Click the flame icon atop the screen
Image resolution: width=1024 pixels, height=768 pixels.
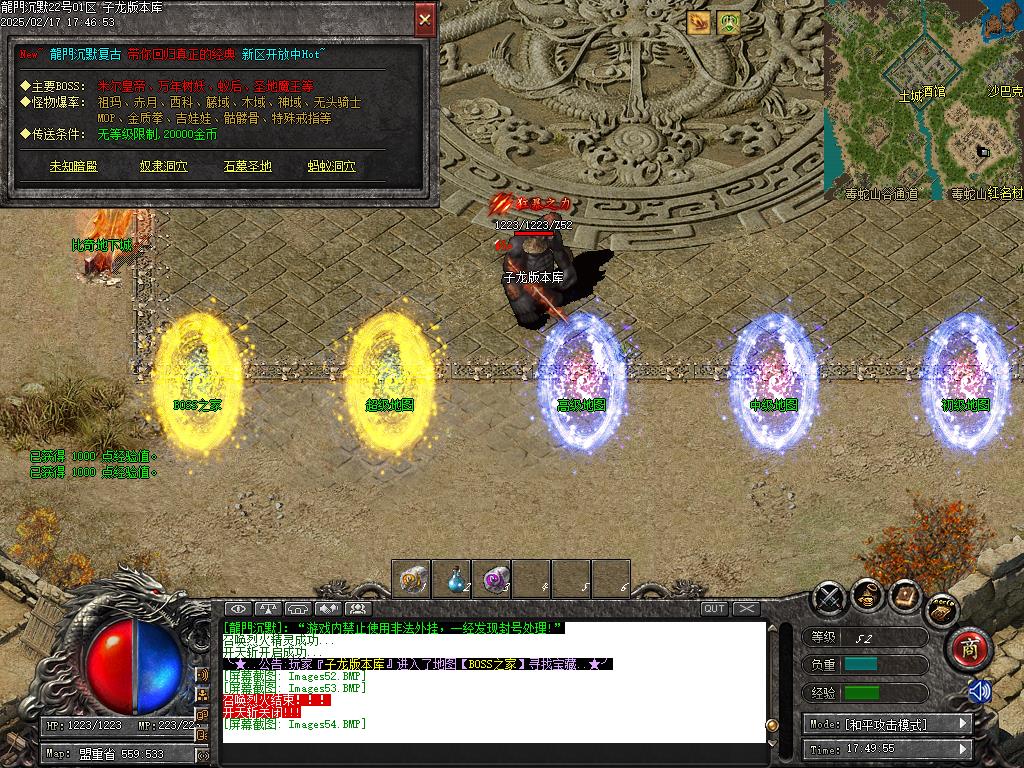tap(698, 22)
